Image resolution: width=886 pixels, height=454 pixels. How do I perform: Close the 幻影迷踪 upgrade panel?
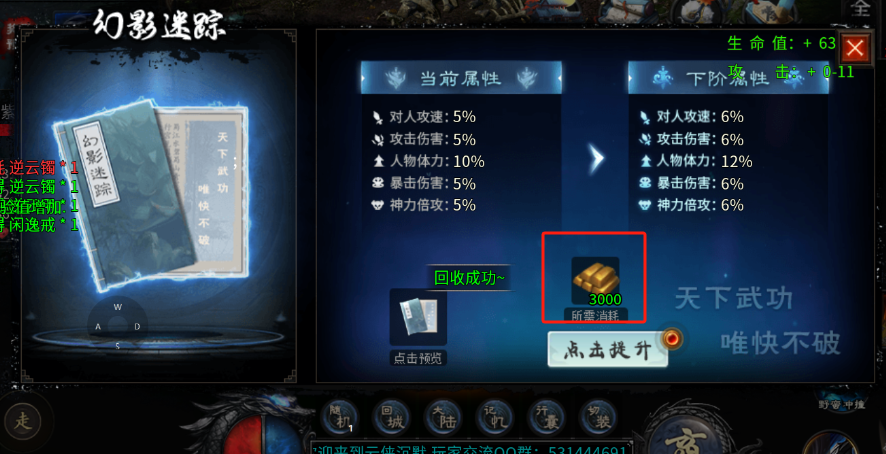coord(854,48)
